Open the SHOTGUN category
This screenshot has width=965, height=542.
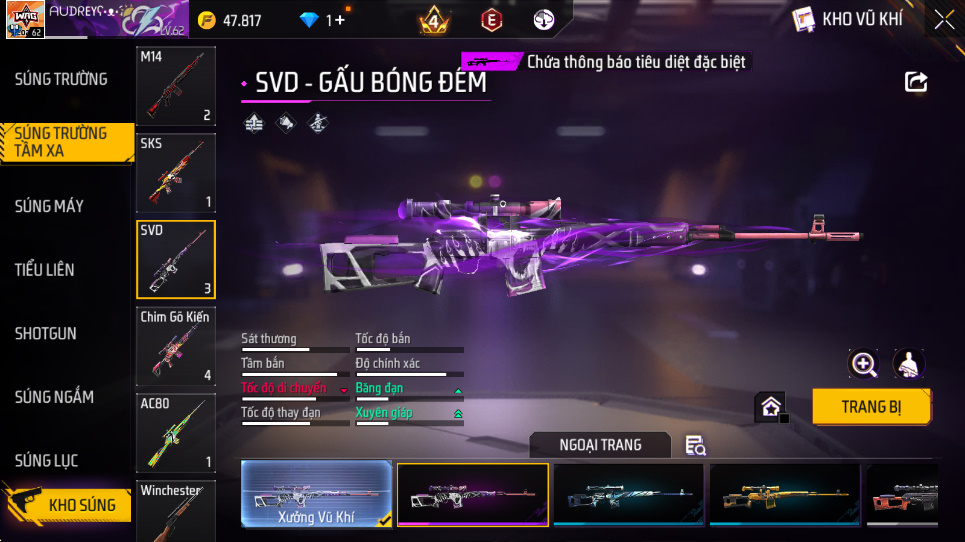click(x=46, y=333)
